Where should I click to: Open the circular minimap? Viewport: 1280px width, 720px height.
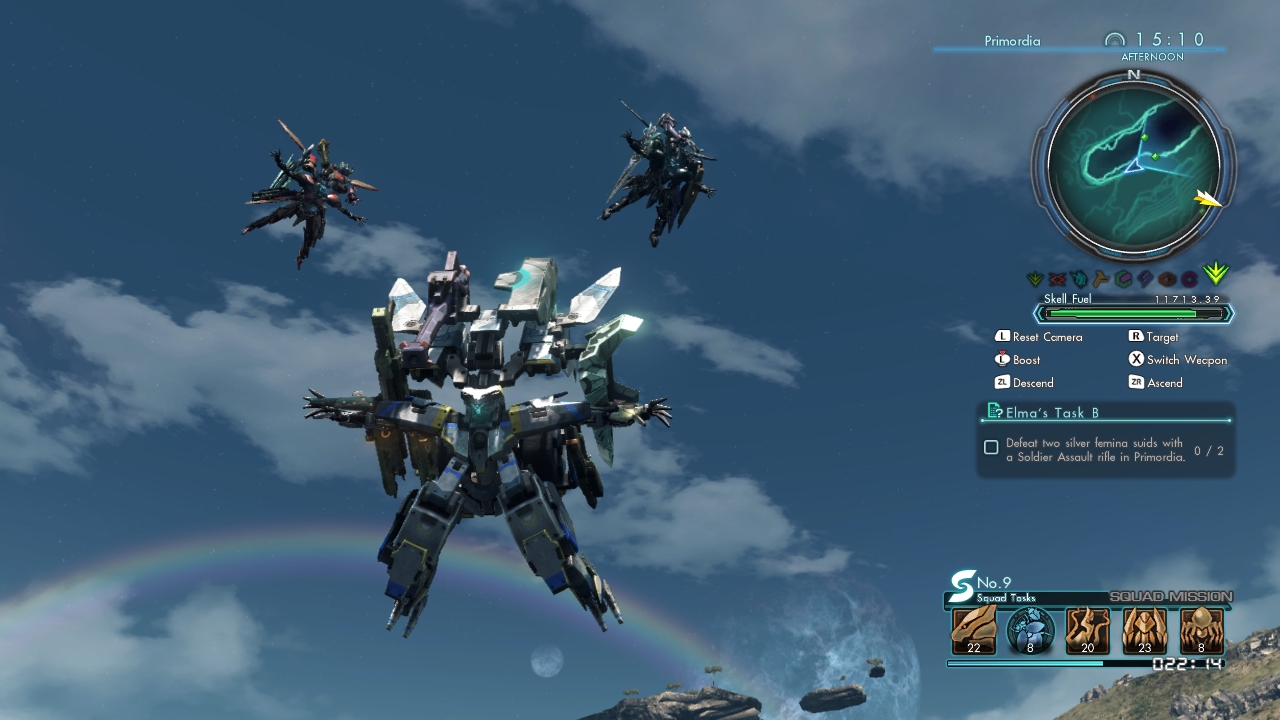coord(1133,165)
